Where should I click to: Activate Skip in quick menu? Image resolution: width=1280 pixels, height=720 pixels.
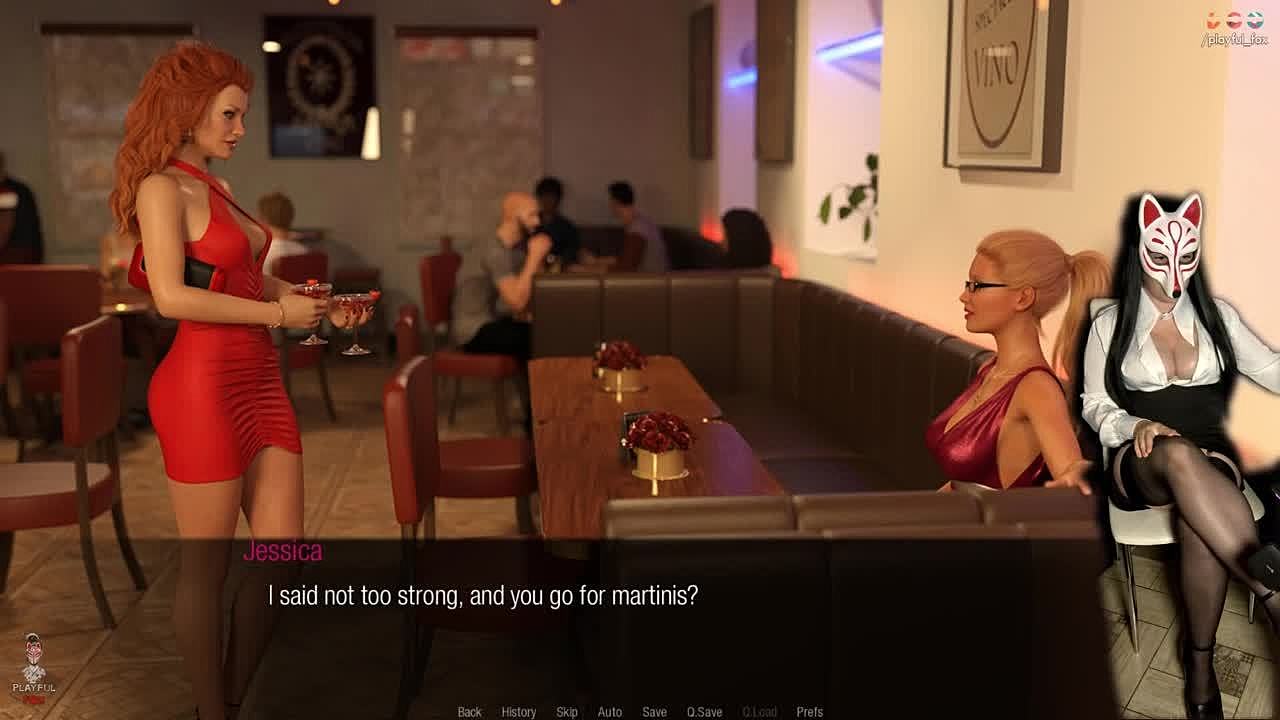click(567, 712)
